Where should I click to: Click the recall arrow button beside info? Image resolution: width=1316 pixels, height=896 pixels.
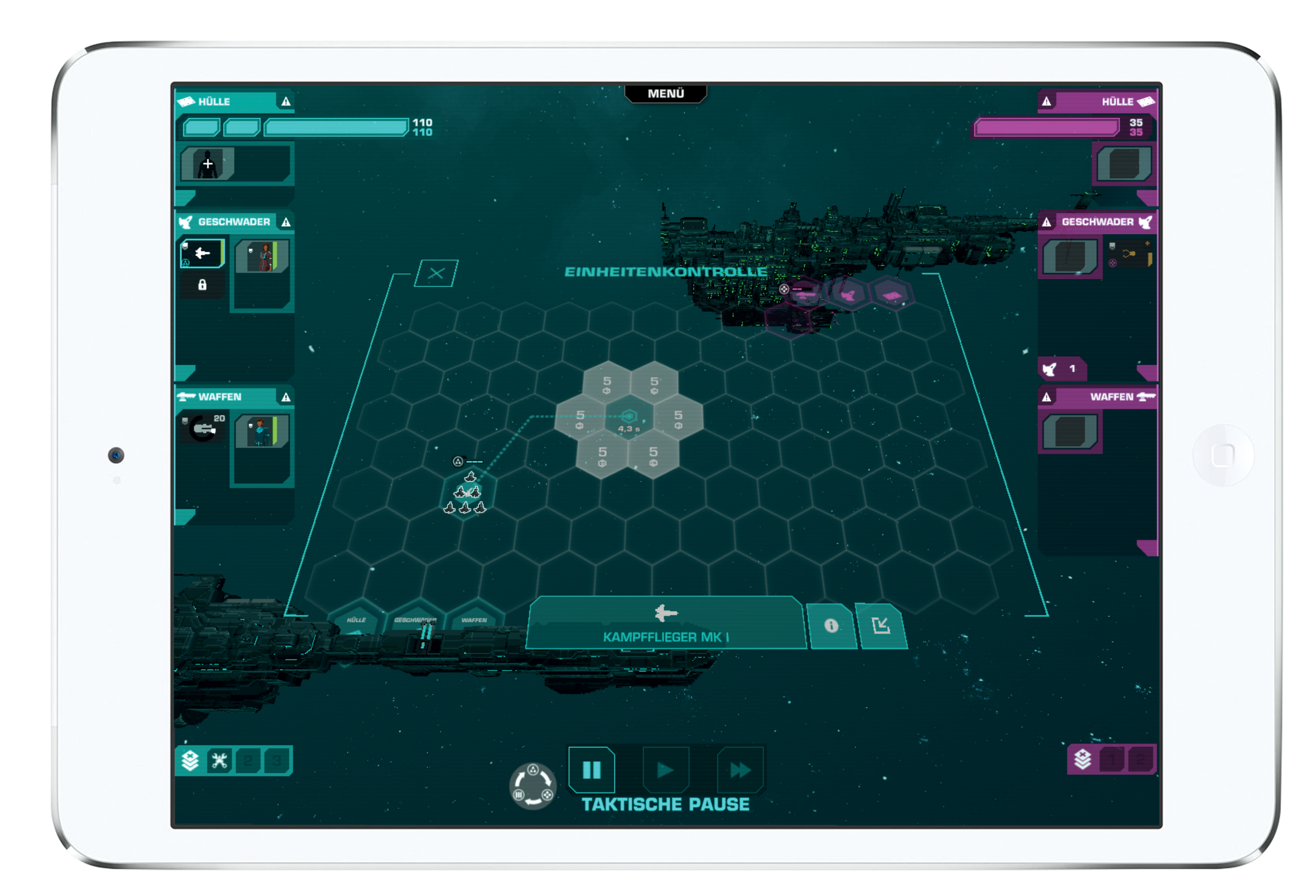[881, 625]
